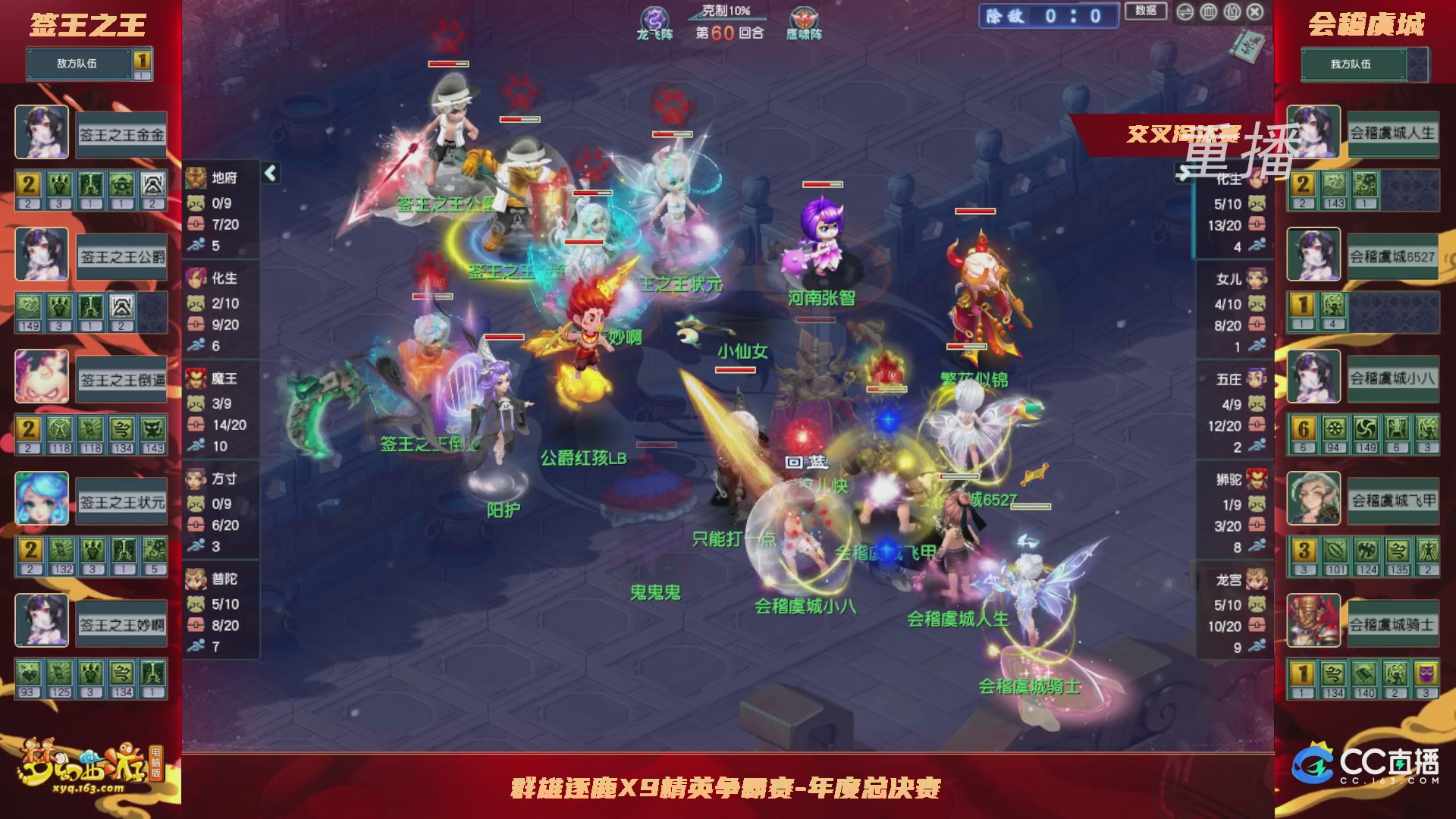Image resolution: width=1456 pixels, height=819 pixels.
Task: Collapse the sect stats panel using the left chevron
Action: (x=269, y=173)
